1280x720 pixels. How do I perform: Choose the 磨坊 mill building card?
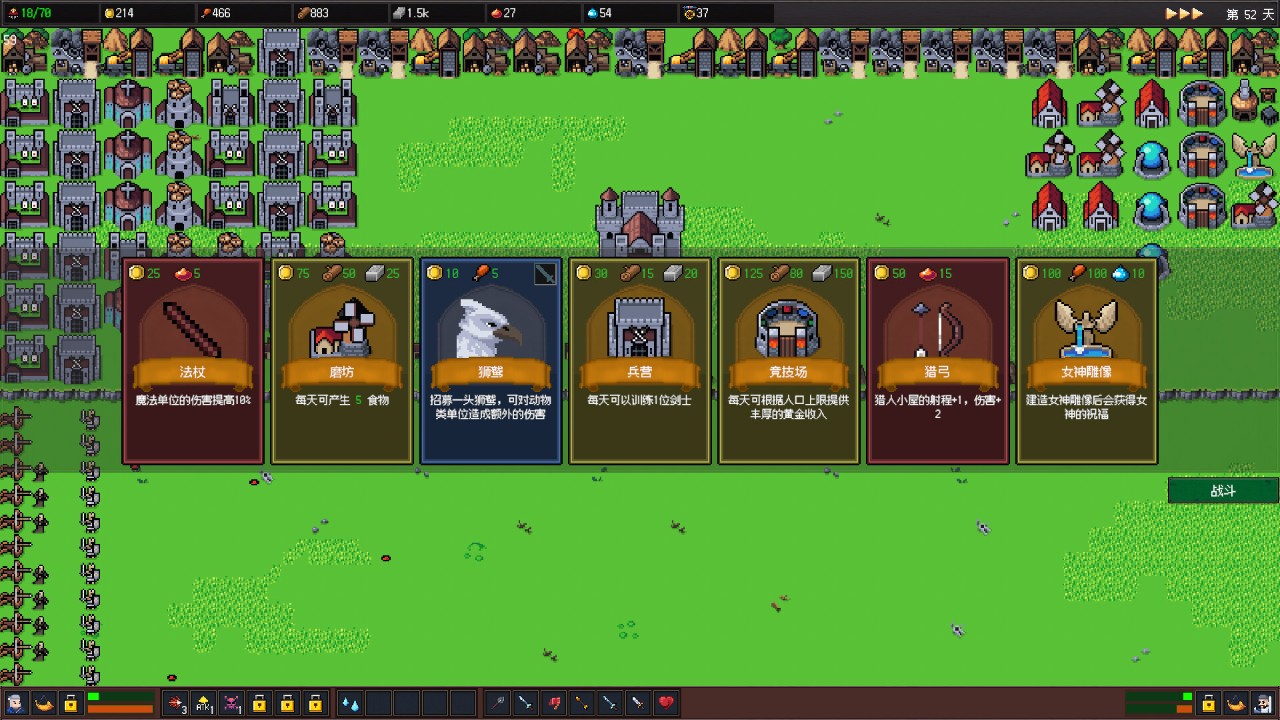(342, 361)
